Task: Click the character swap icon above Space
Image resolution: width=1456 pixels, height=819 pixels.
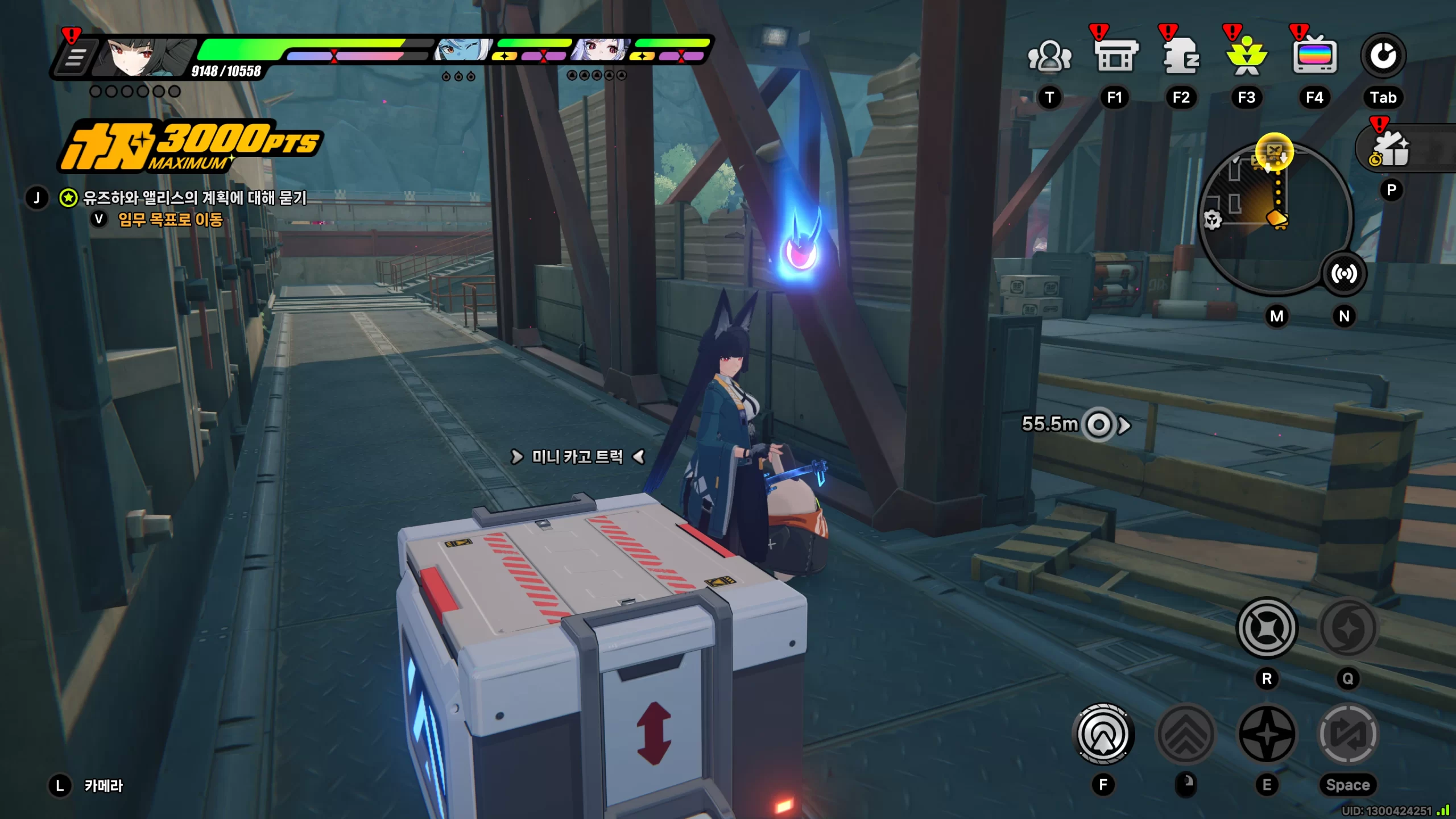Action: [1347, 734]
